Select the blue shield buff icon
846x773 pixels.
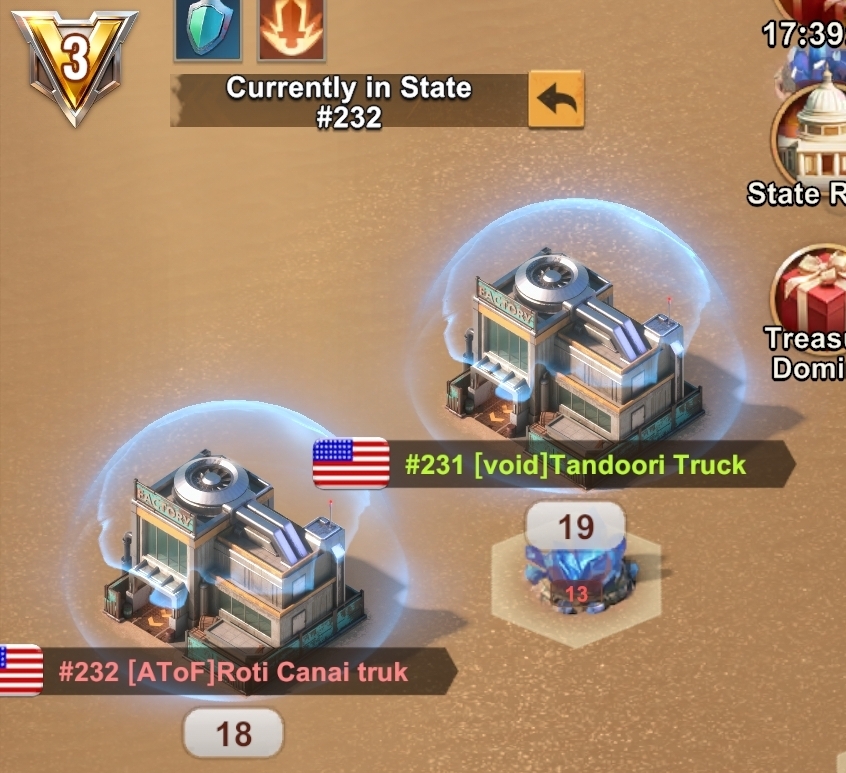tap(207, 28)
